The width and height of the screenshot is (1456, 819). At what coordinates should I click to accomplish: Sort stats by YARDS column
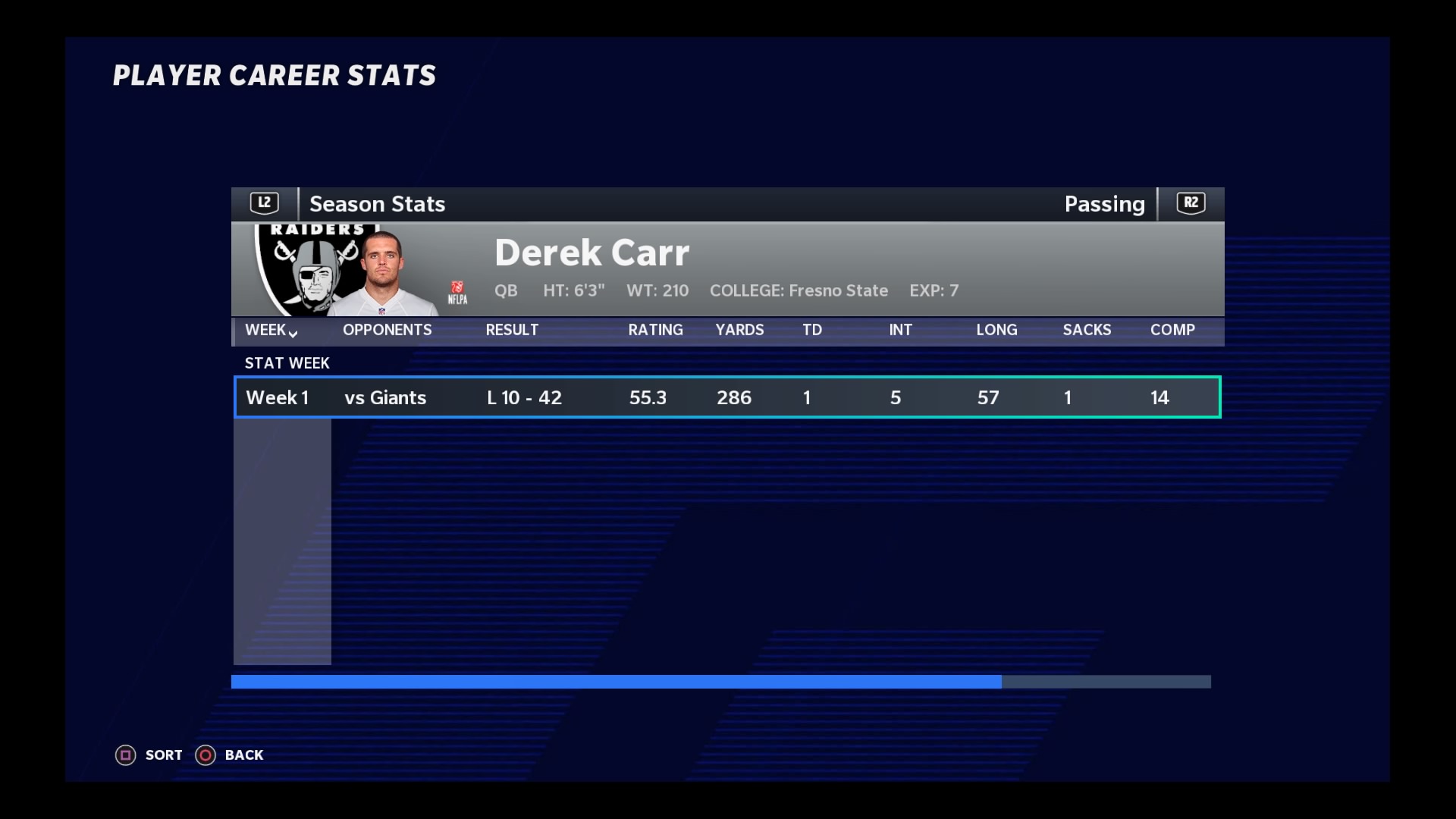tap(739, 331)
